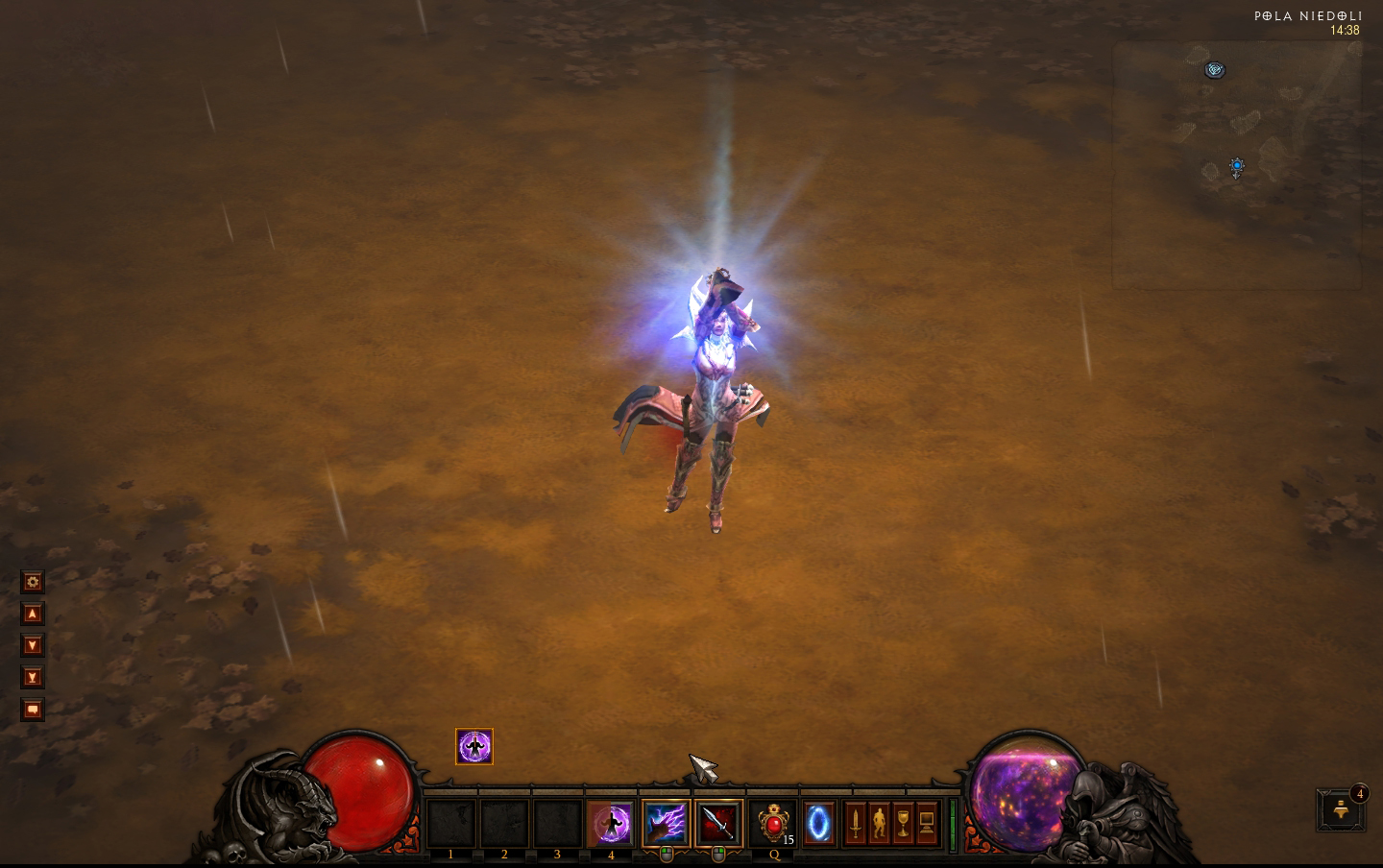This screenshot has width=1383, height=868.
Task: Cast the blue town portal
Action: (x=819, y=823)
